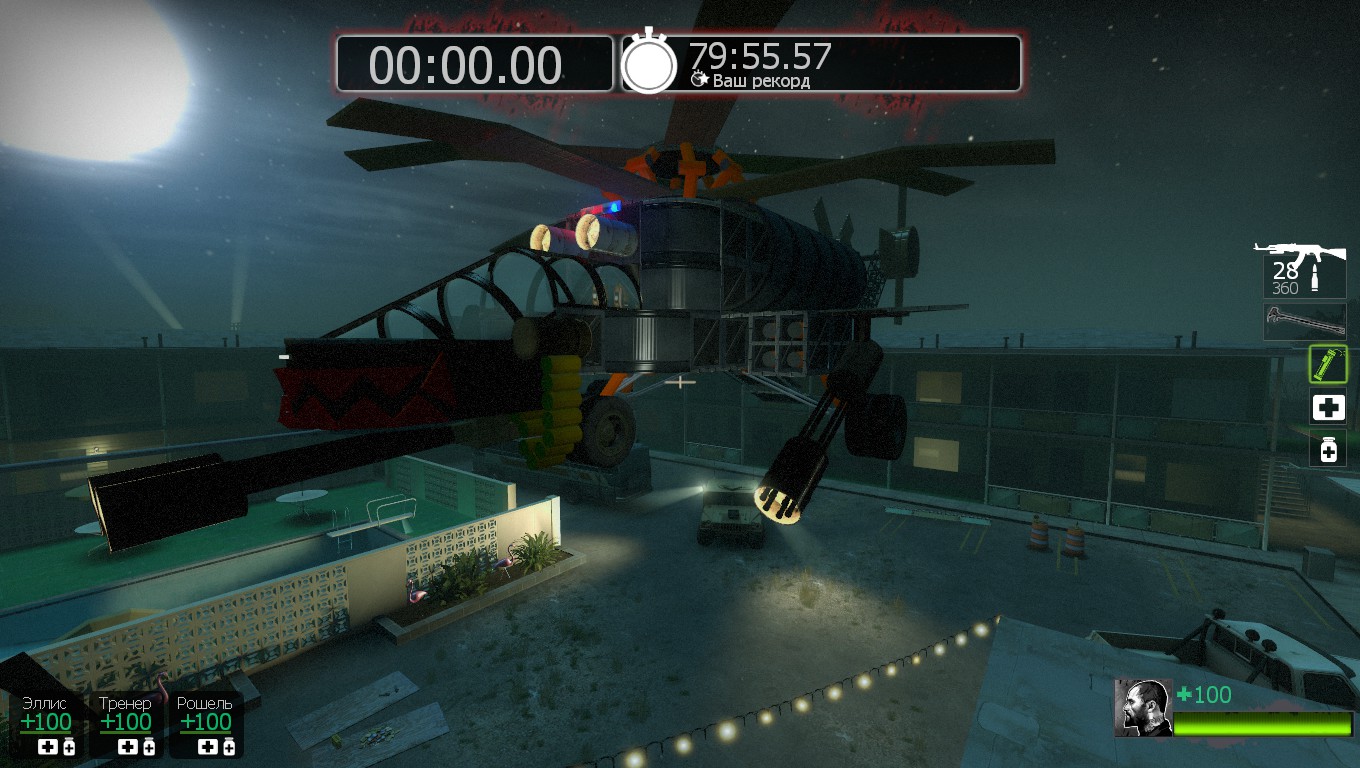Select the pain pills bottle slot
This screenshot has width=1360, height=768.
coord(1328,450)
